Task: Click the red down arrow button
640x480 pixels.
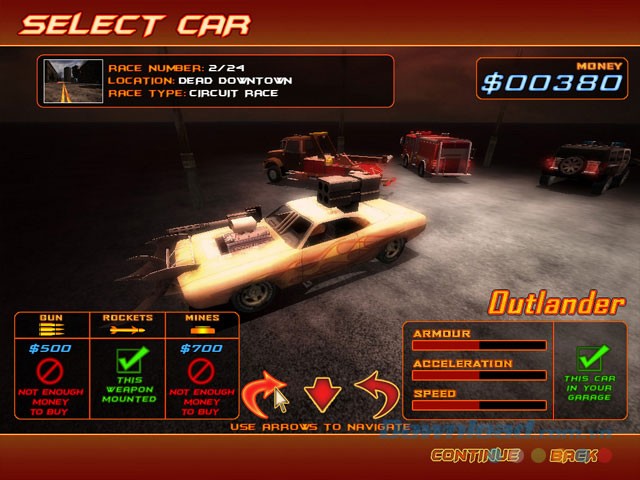Action: point(323,394)
